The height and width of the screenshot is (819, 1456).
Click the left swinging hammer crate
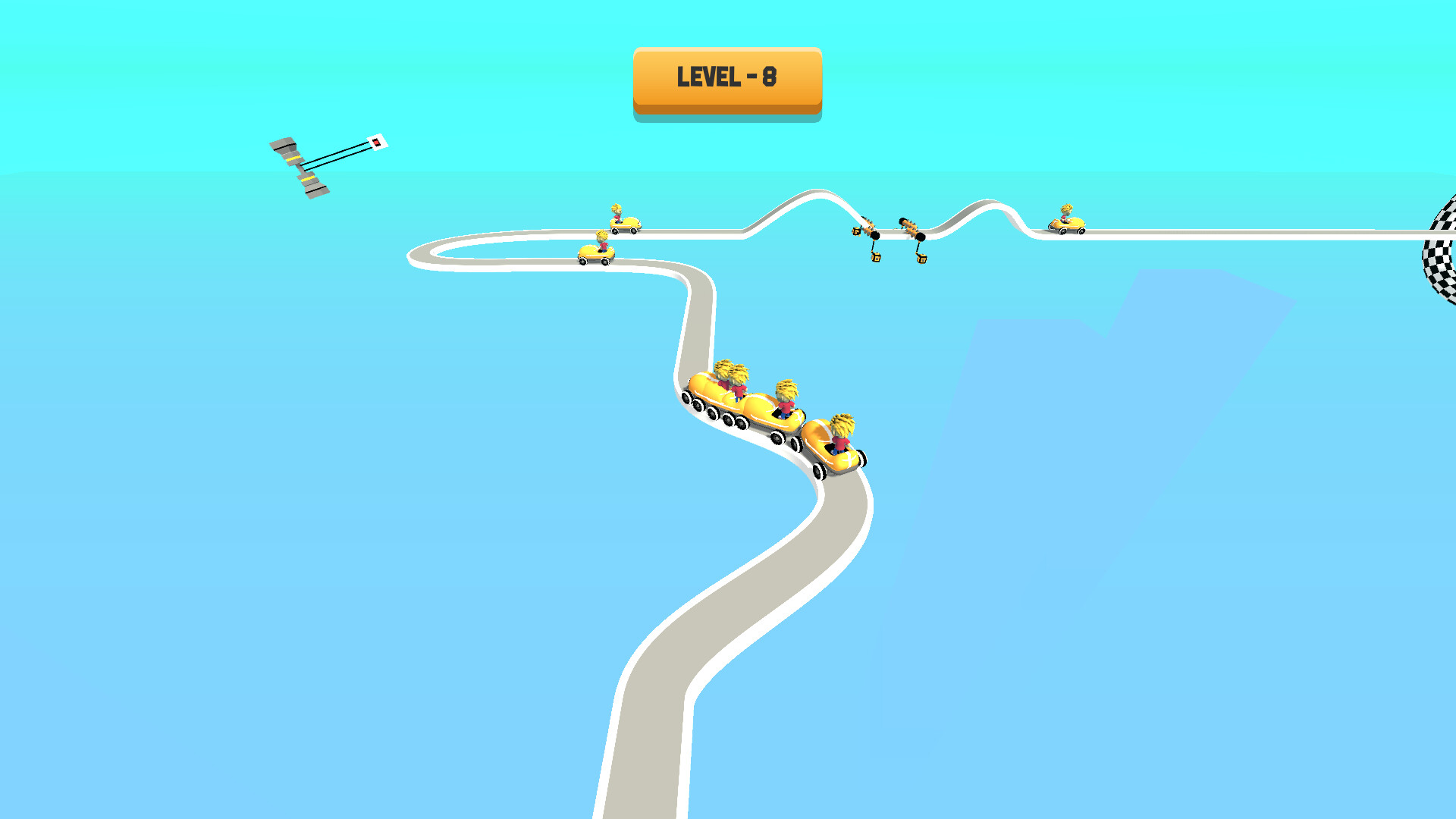[x=877, y=257]
